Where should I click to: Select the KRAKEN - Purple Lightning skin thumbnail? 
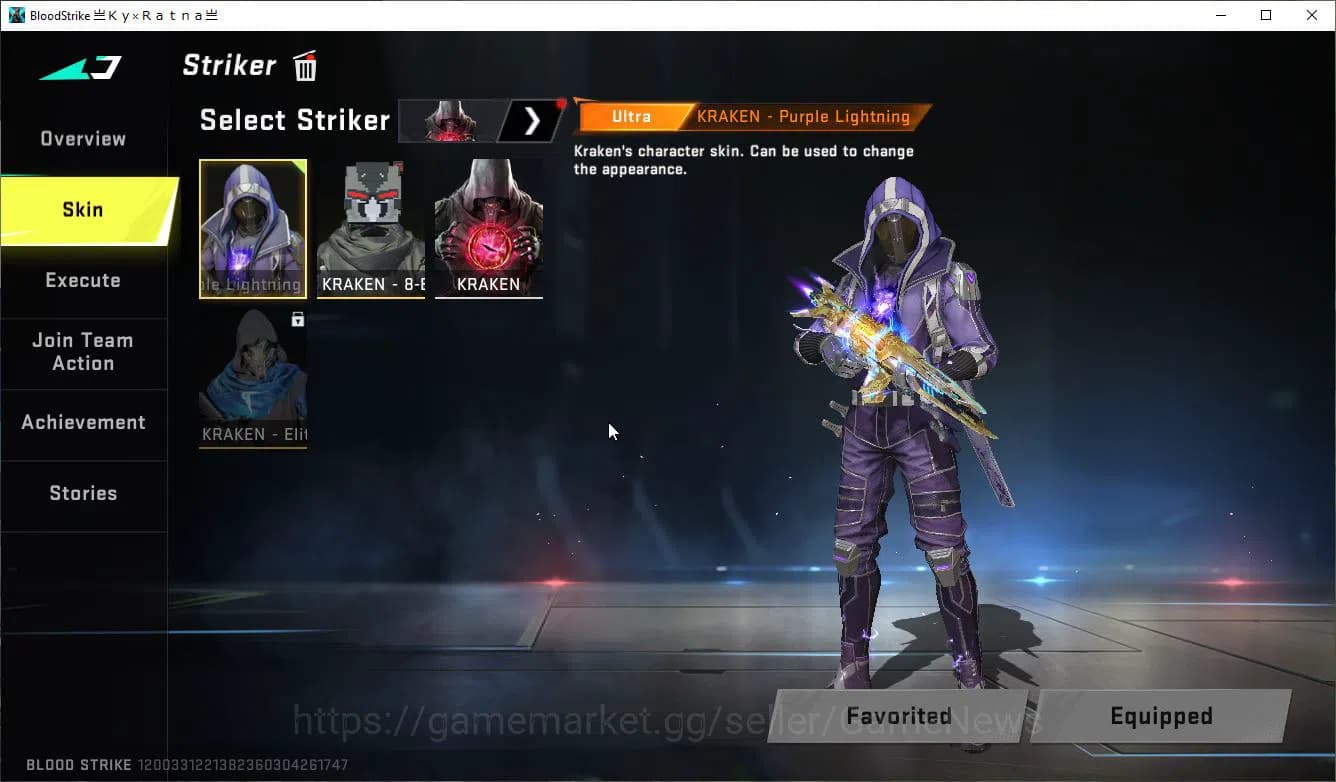252,228
